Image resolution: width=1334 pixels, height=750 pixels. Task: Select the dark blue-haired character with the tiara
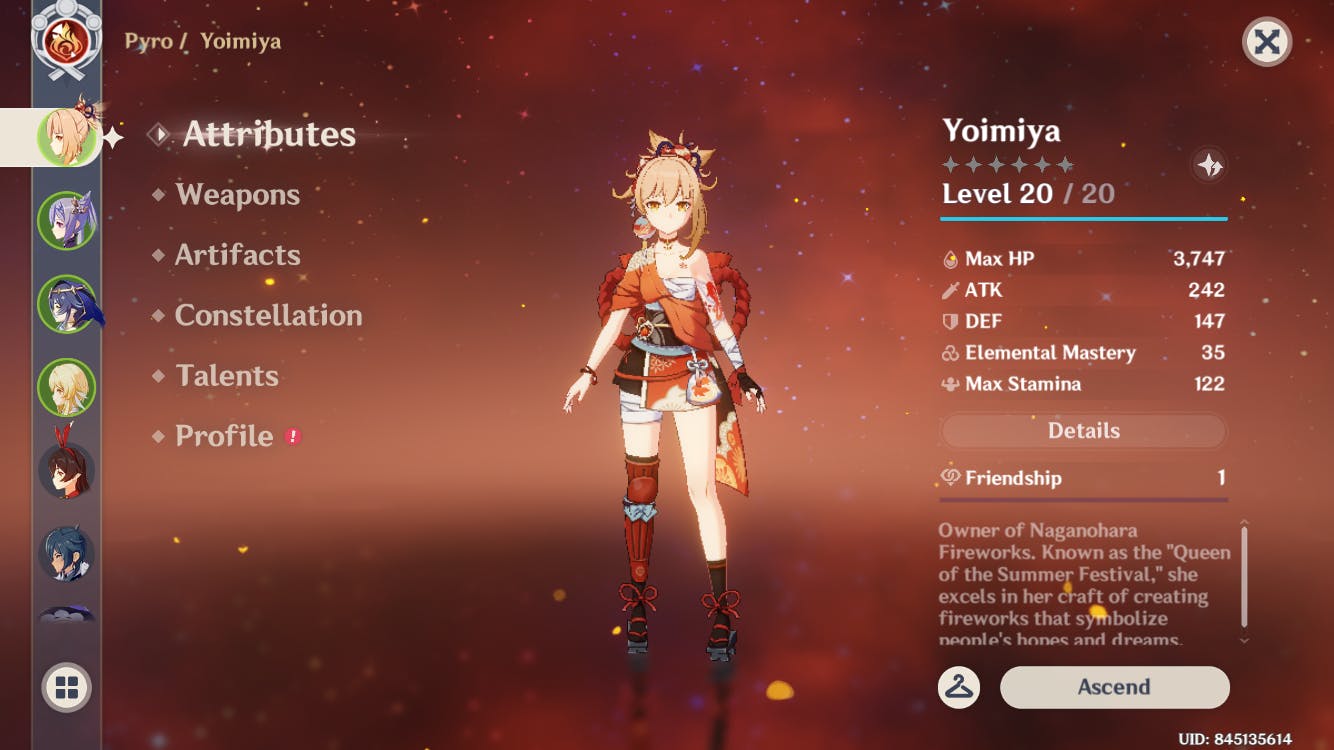[x=67, y=304]
